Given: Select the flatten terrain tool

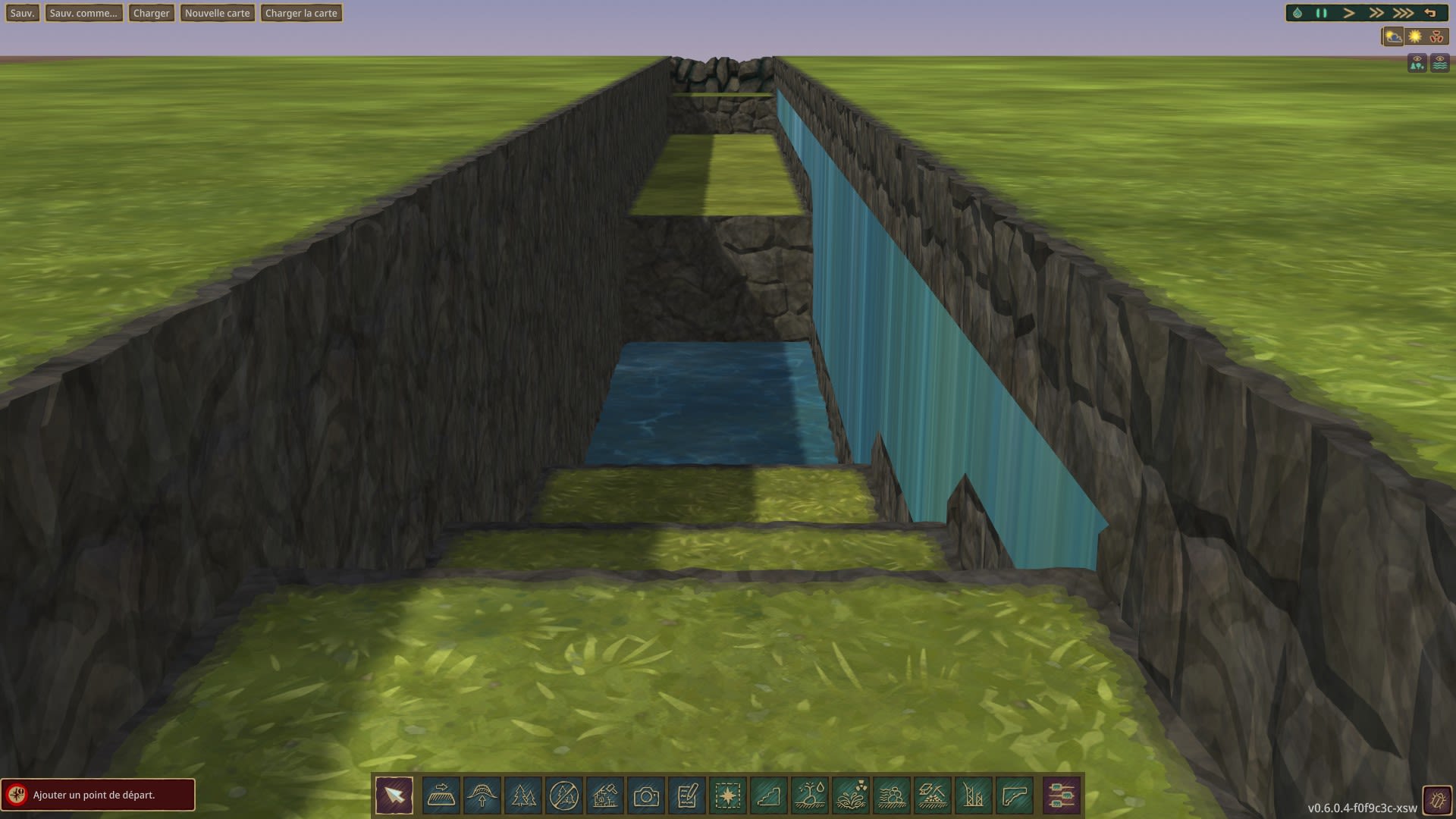Looking at the screenshot, I should point(441,795).
